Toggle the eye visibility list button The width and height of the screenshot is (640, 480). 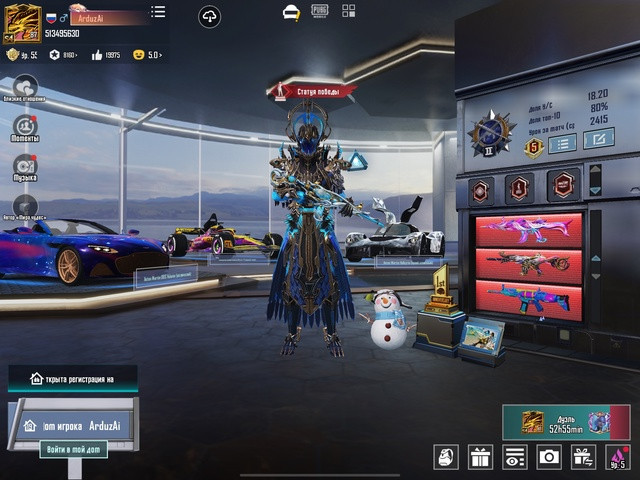[x=515, y=457]
